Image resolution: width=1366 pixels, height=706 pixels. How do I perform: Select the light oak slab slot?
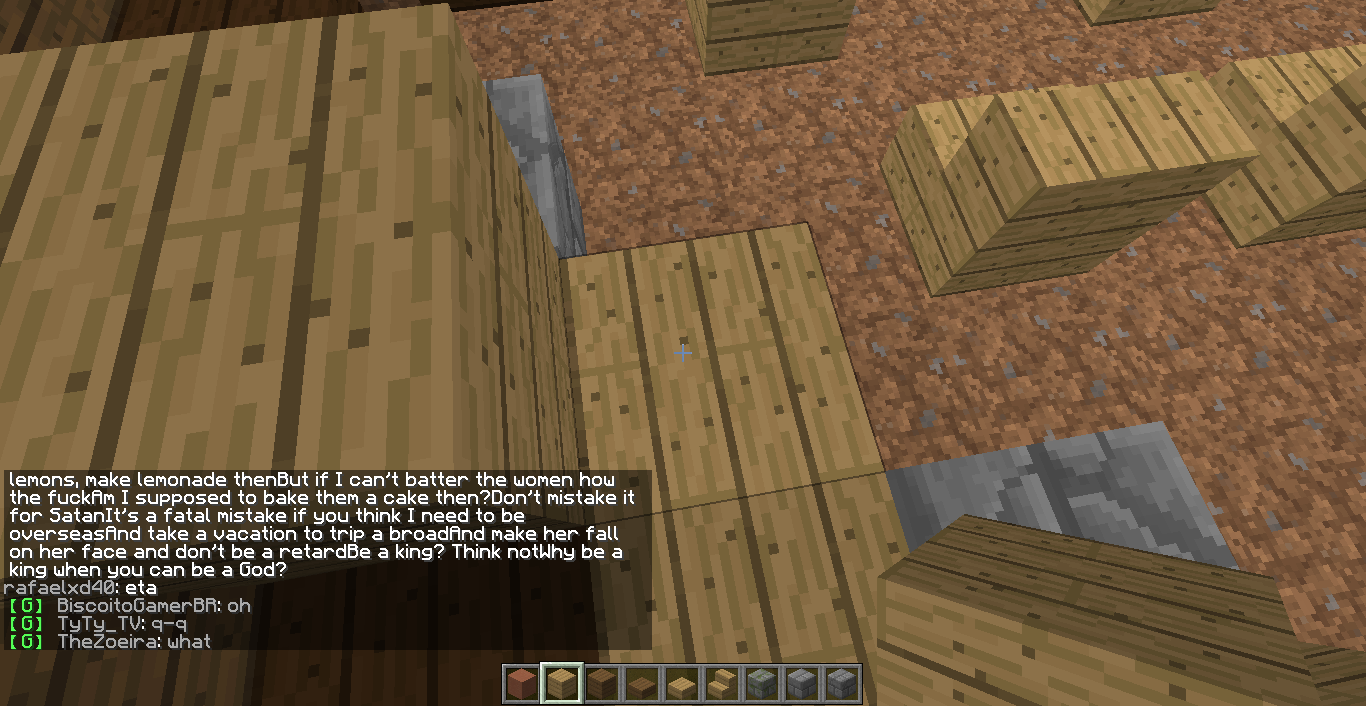click(681, 684)
